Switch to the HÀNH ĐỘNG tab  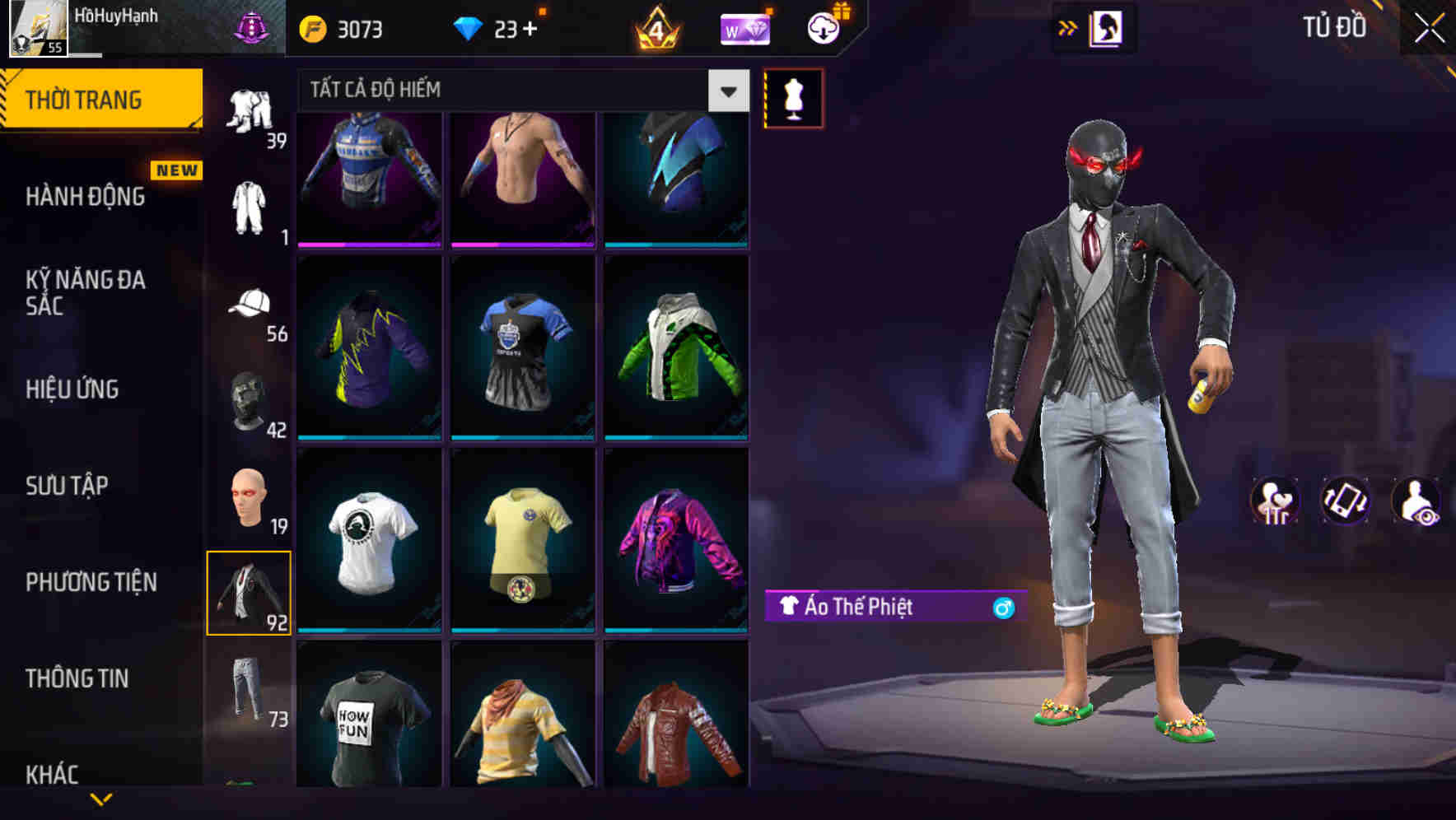[85, 196]
